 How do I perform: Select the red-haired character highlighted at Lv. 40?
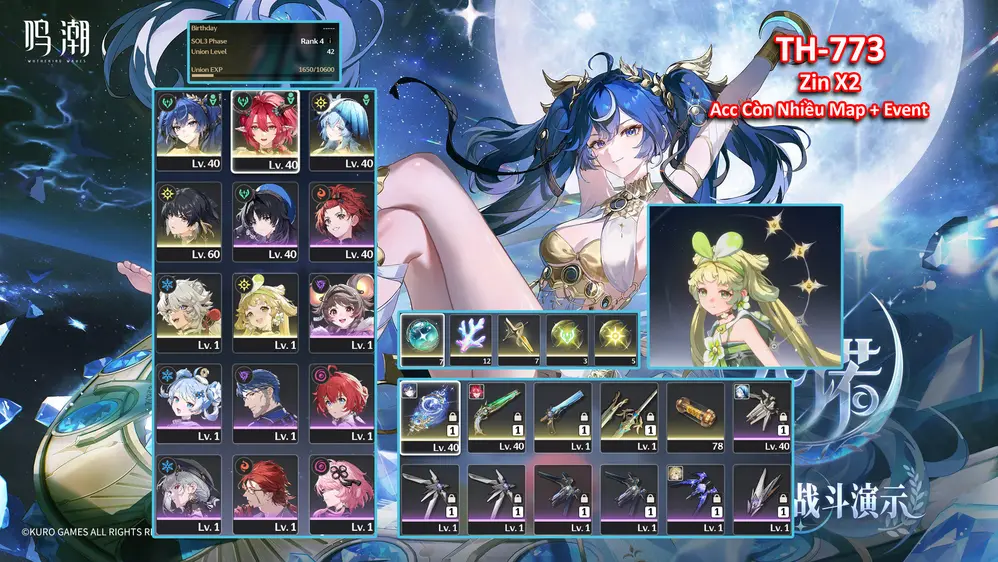point(265,131)
